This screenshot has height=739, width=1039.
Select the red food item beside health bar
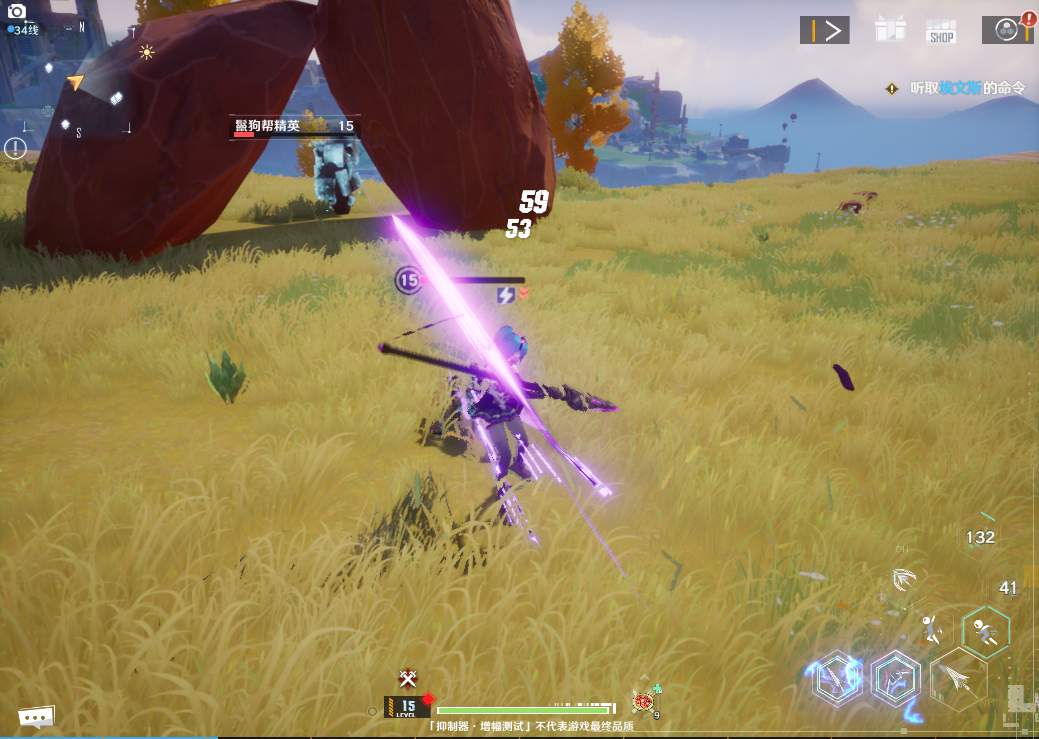642,702
